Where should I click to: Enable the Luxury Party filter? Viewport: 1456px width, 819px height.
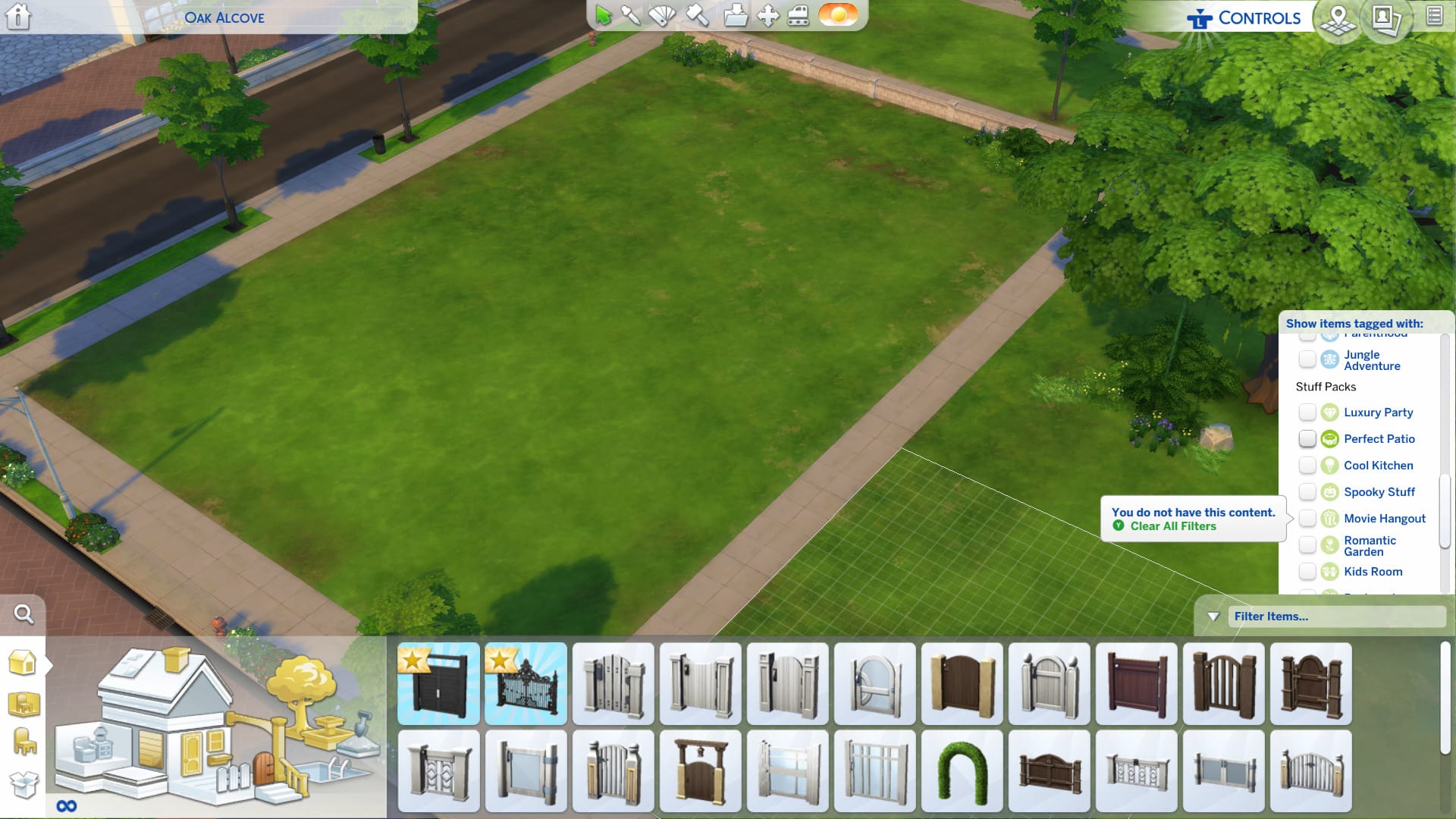pyautogui.click(x=1307, y=413)
